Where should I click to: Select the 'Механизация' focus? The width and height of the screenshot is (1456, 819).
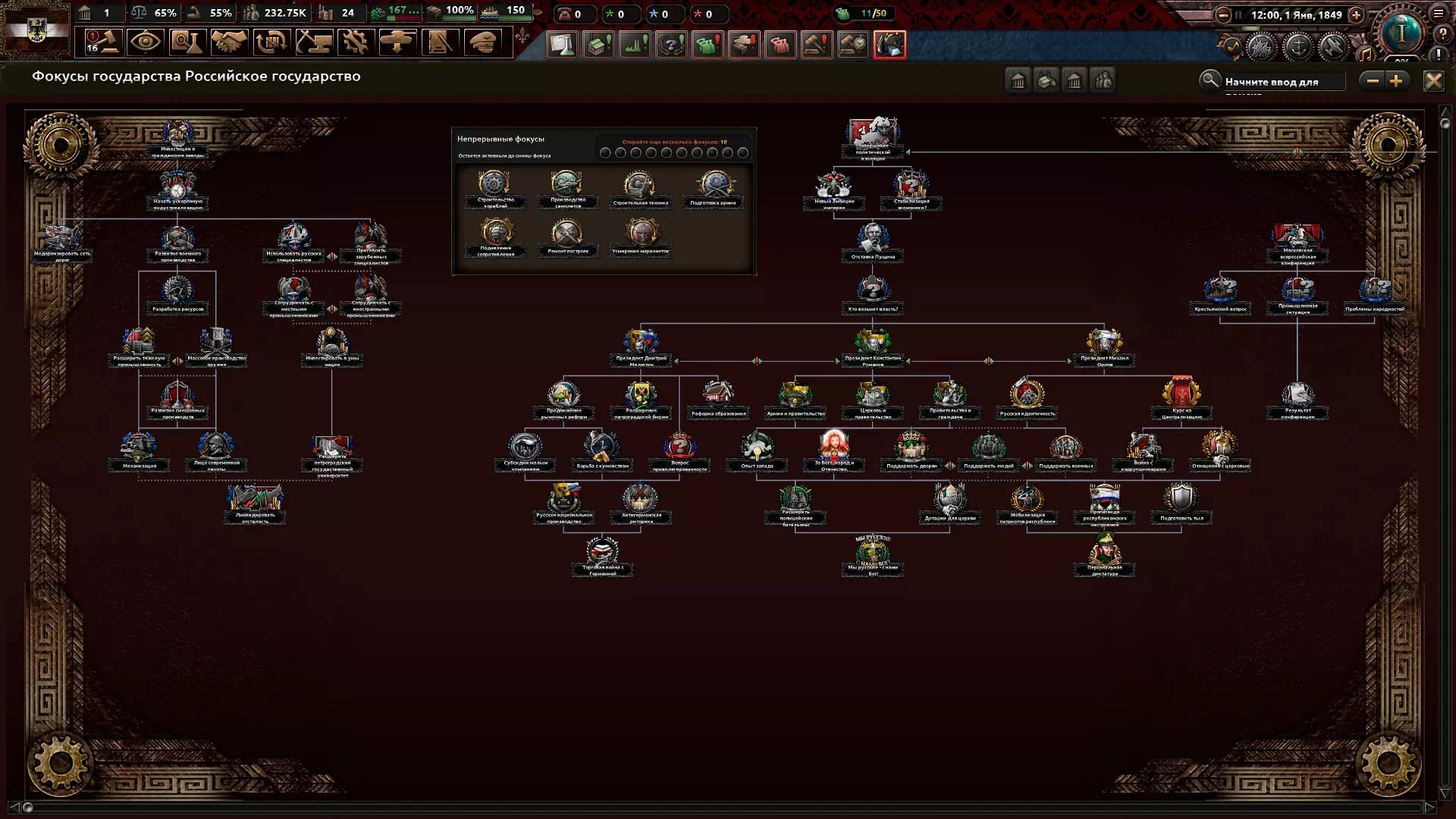point(139,450)
